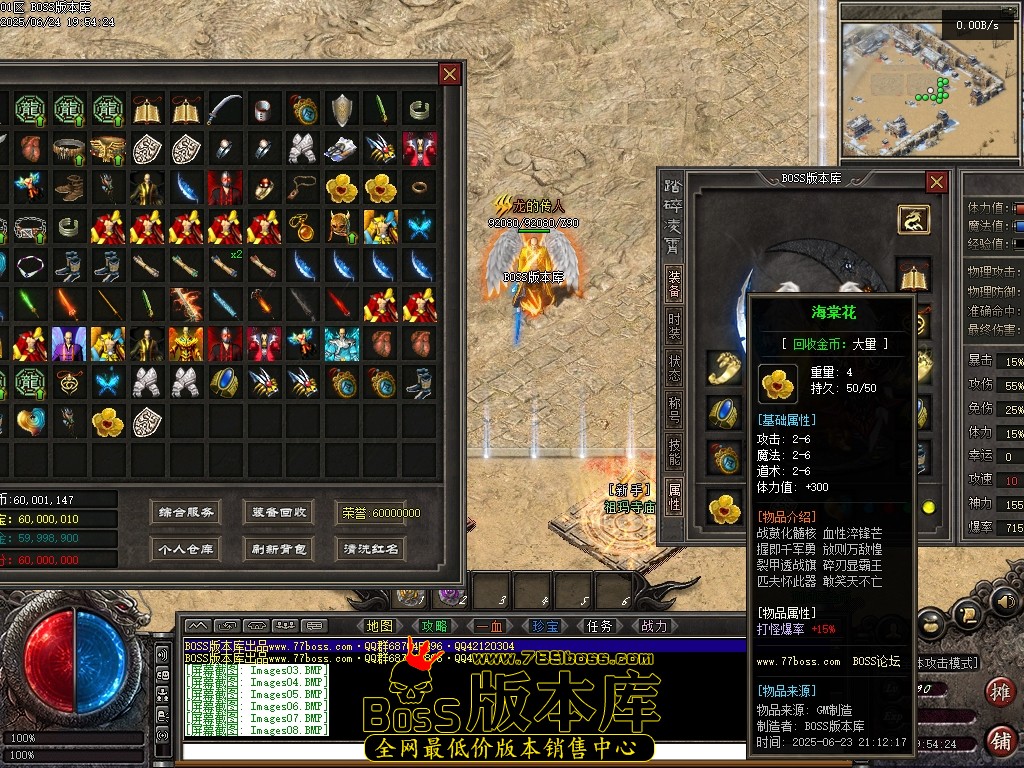The width and height of the screenshot is (1024, 768).
Task: Select the equipped golden flower slot
Action: point(724,508)
